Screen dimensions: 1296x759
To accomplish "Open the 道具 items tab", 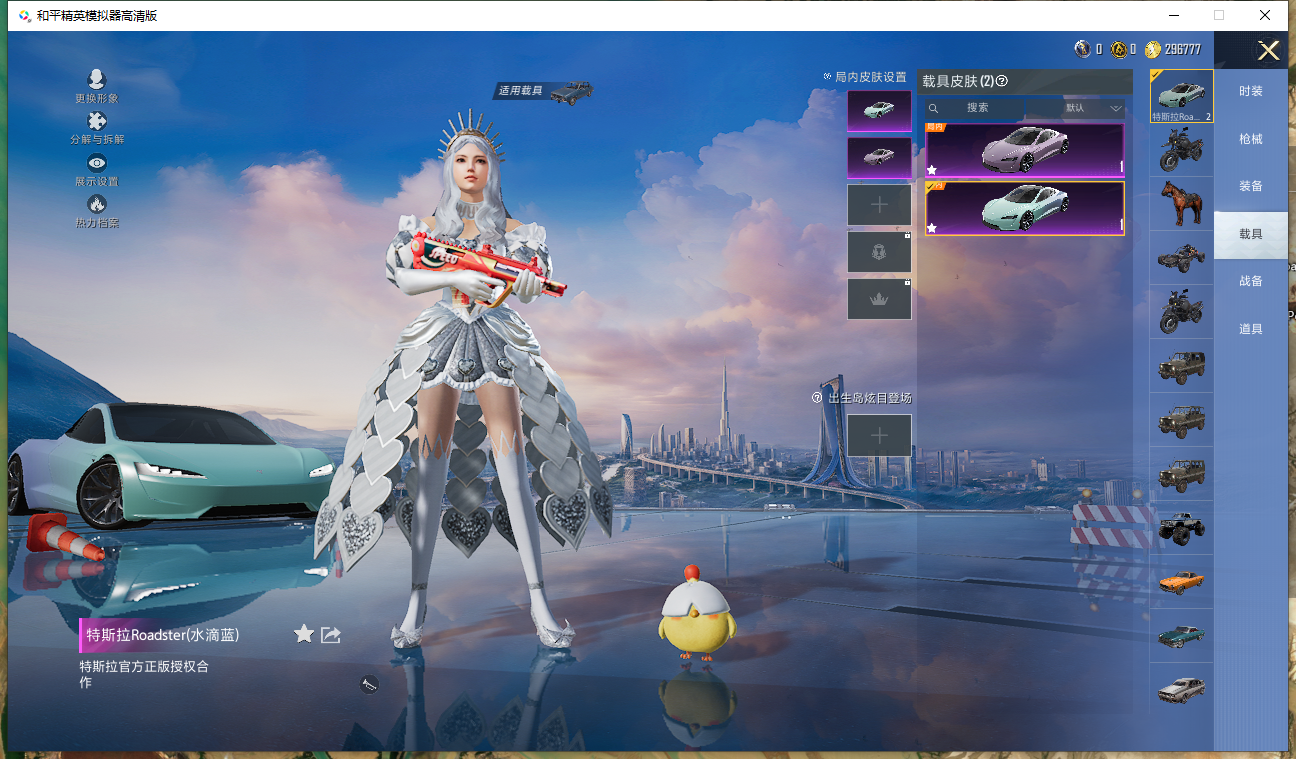I will [1250, 329].
